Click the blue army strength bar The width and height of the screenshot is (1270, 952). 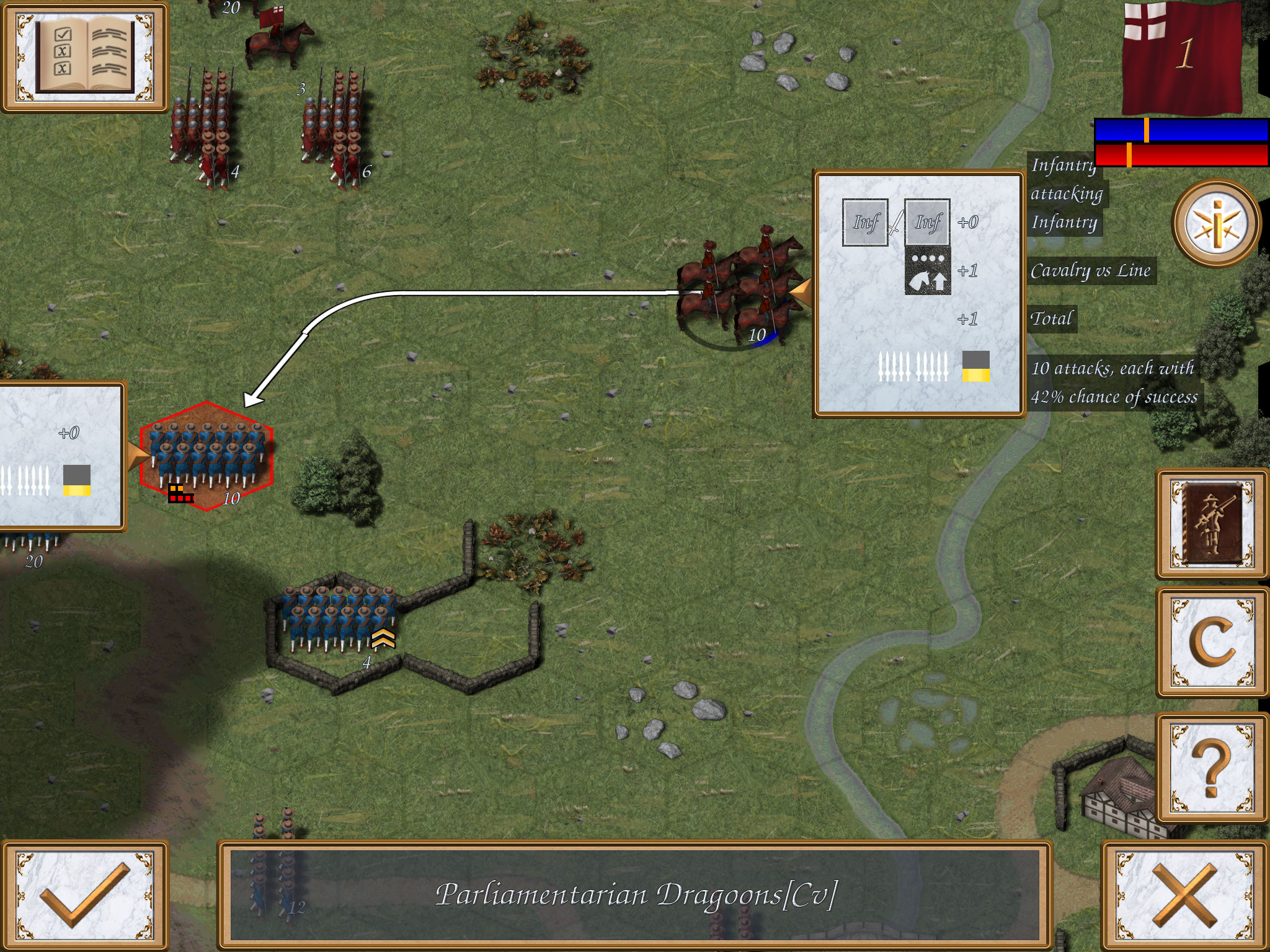pyautogui.click(x=1178, y=130)
